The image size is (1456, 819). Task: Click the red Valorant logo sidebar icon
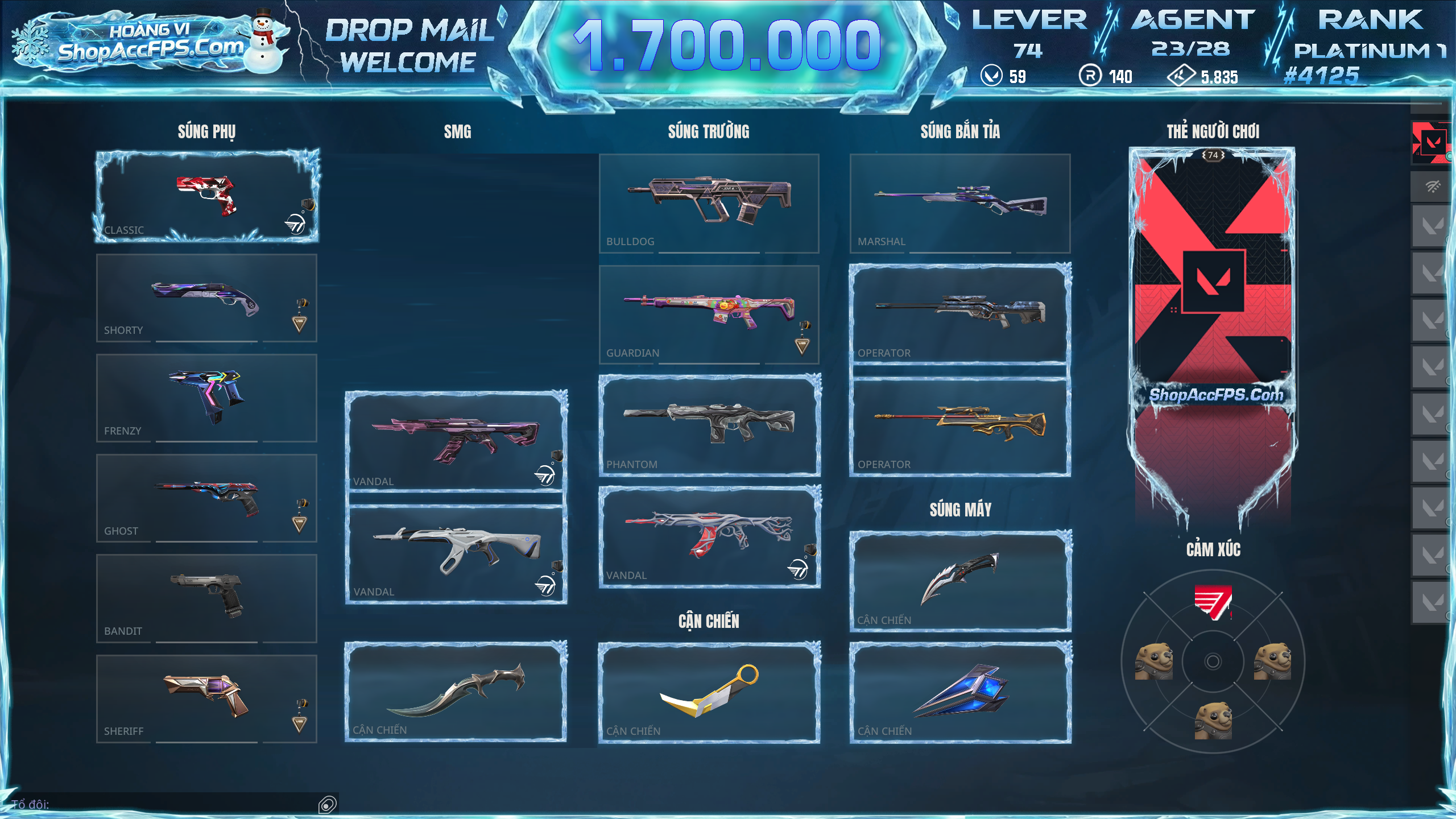[1431, 142]
